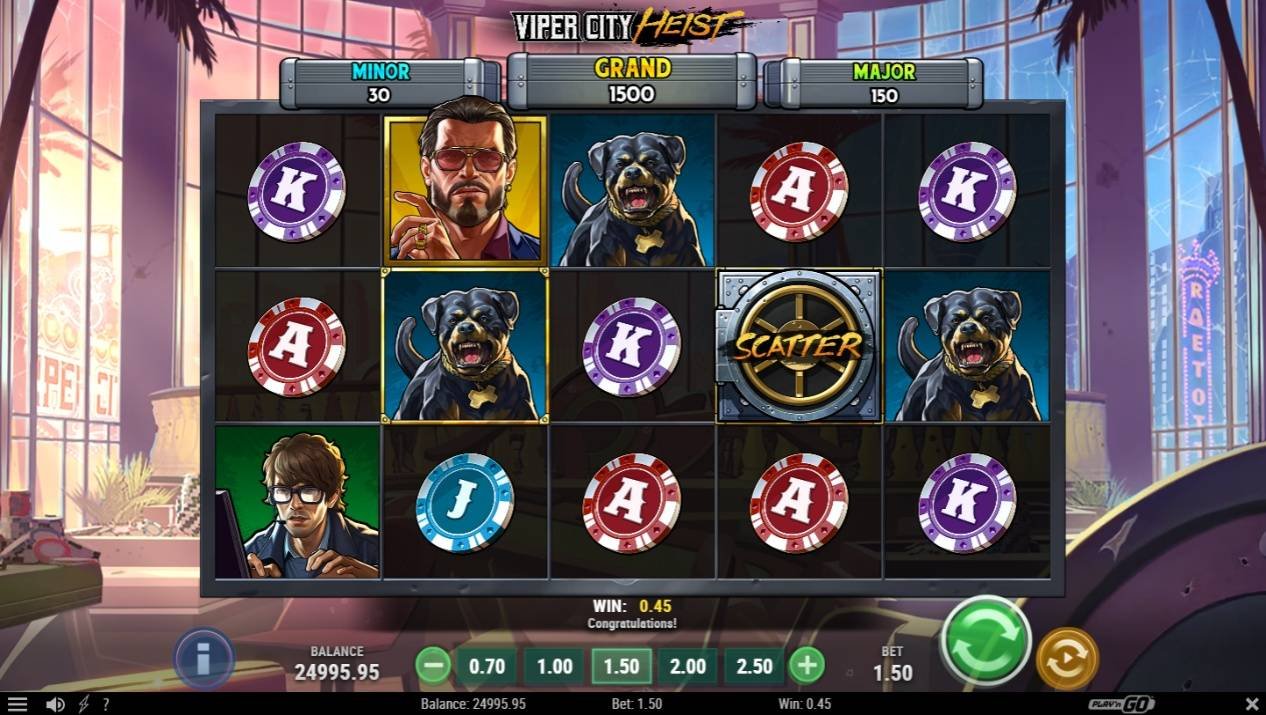The width and height of the screenshot is (1266, 715).
Task: Open the autoplay gold button
Action: 1067,659
